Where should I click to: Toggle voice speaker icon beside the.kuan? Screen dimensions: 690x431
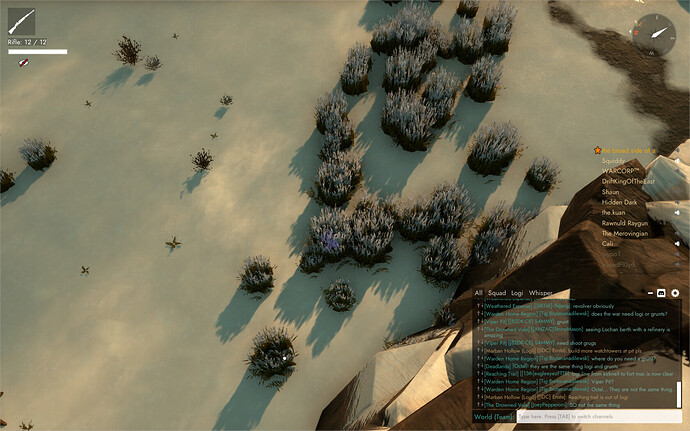tap(675, 212)
